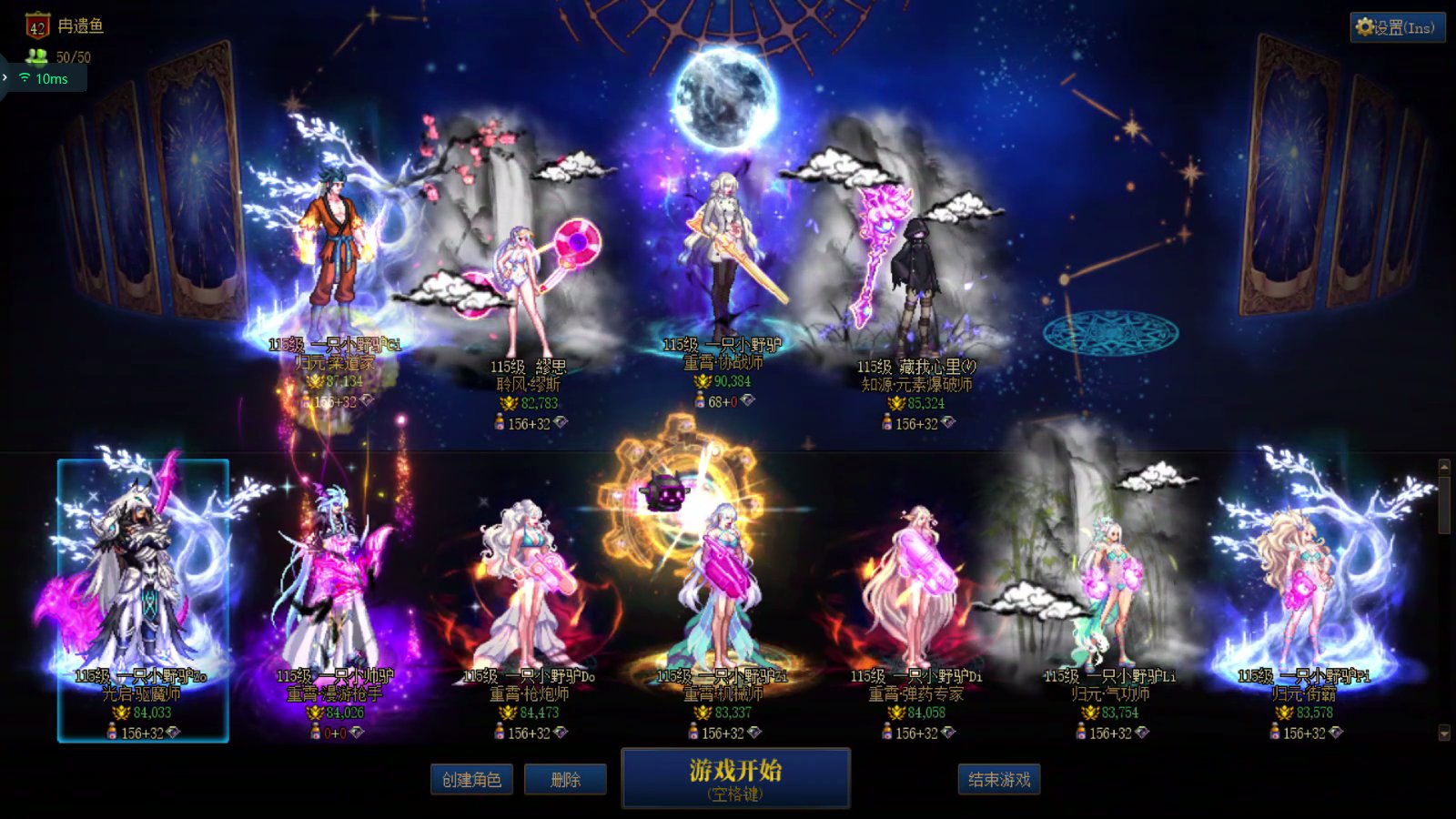Expand the network latency panel chevron
The width and height of the screenshot is (1456, 819).
(x=5, y=78)
